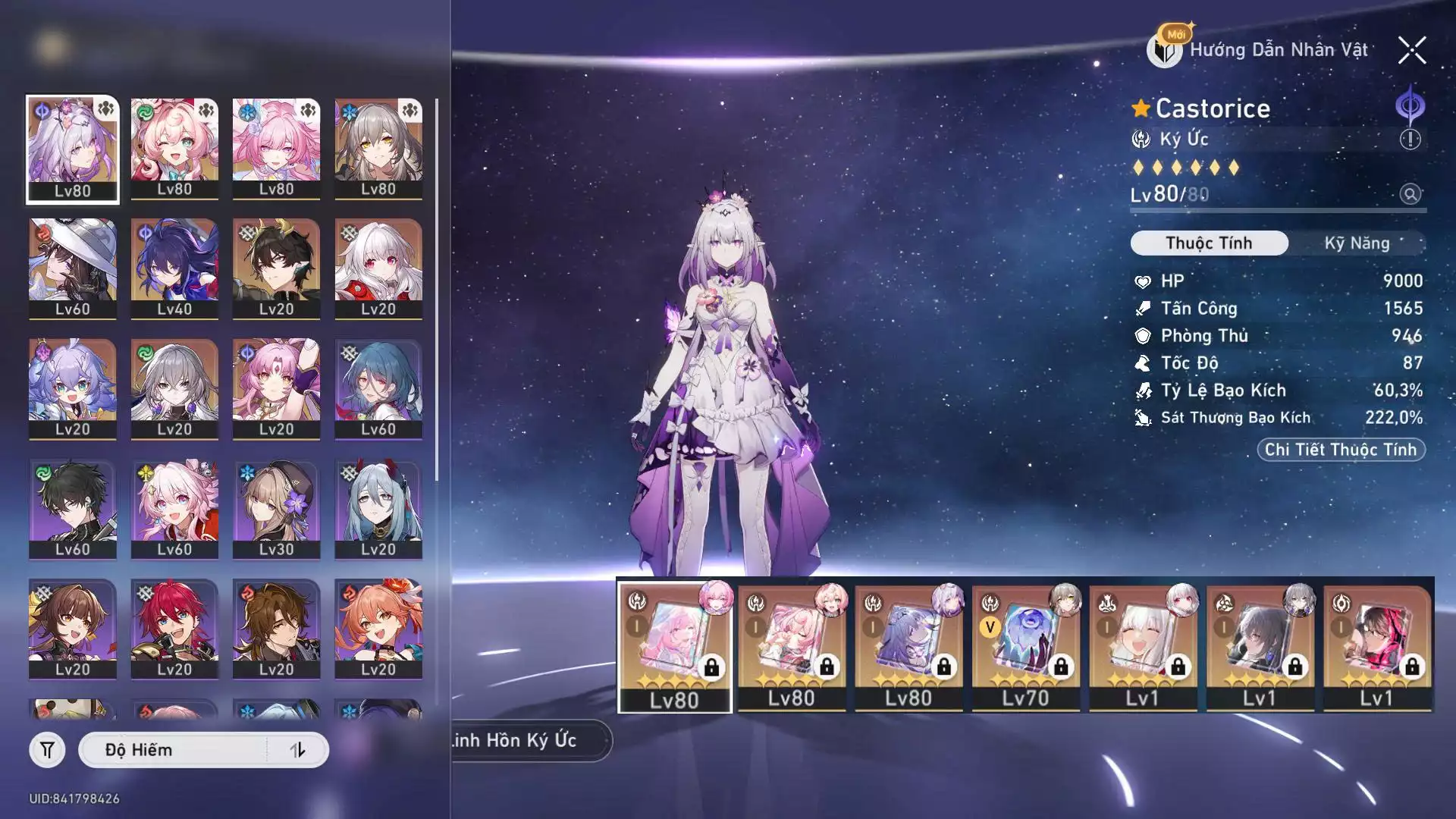Select Castorice portrait in character list
This screenshot has height=819, width=1456.
[73, 149]
